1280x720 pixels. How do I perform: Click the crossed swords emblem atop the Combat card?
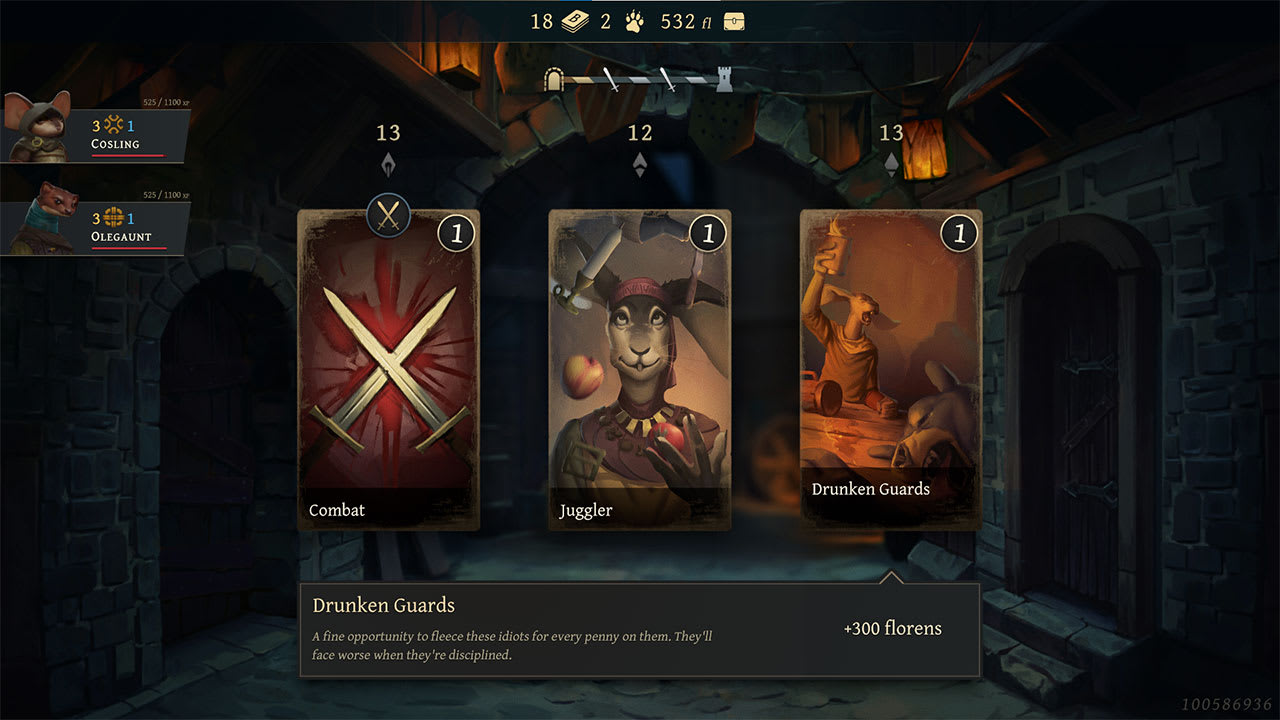pos(388,216)
